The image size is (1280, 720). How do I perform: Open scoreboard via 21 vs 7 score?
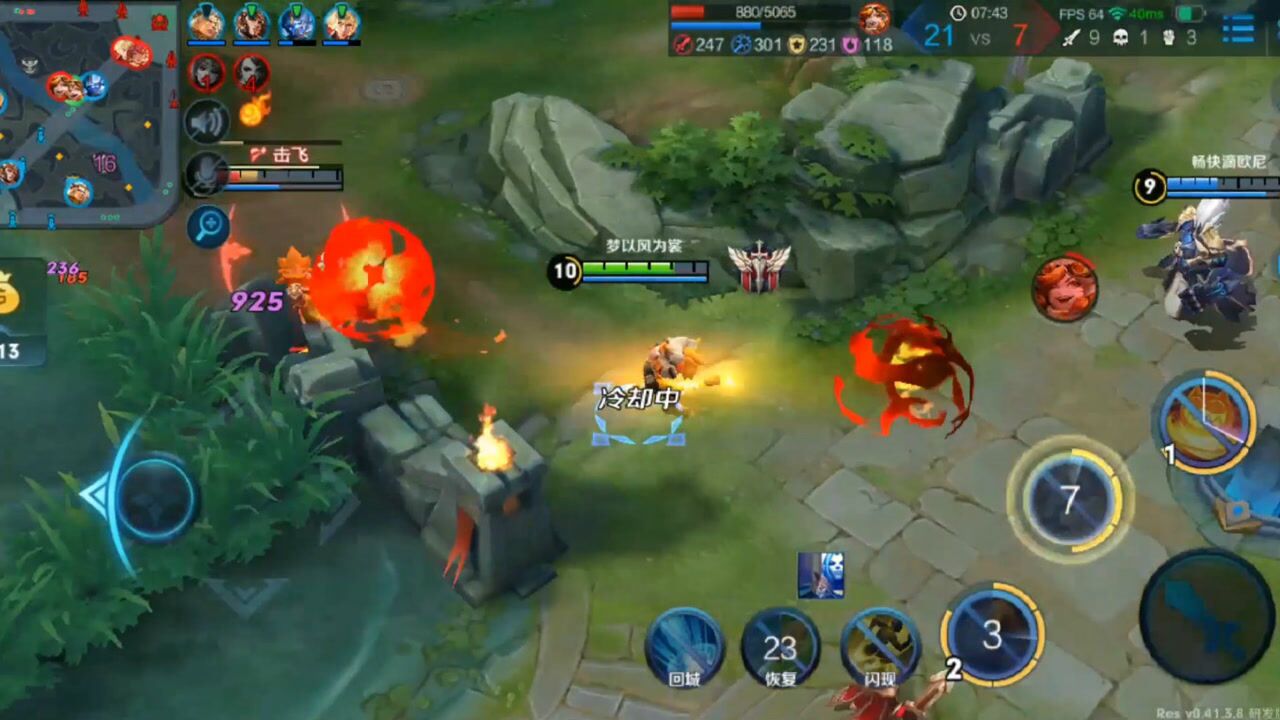point(979,36)
